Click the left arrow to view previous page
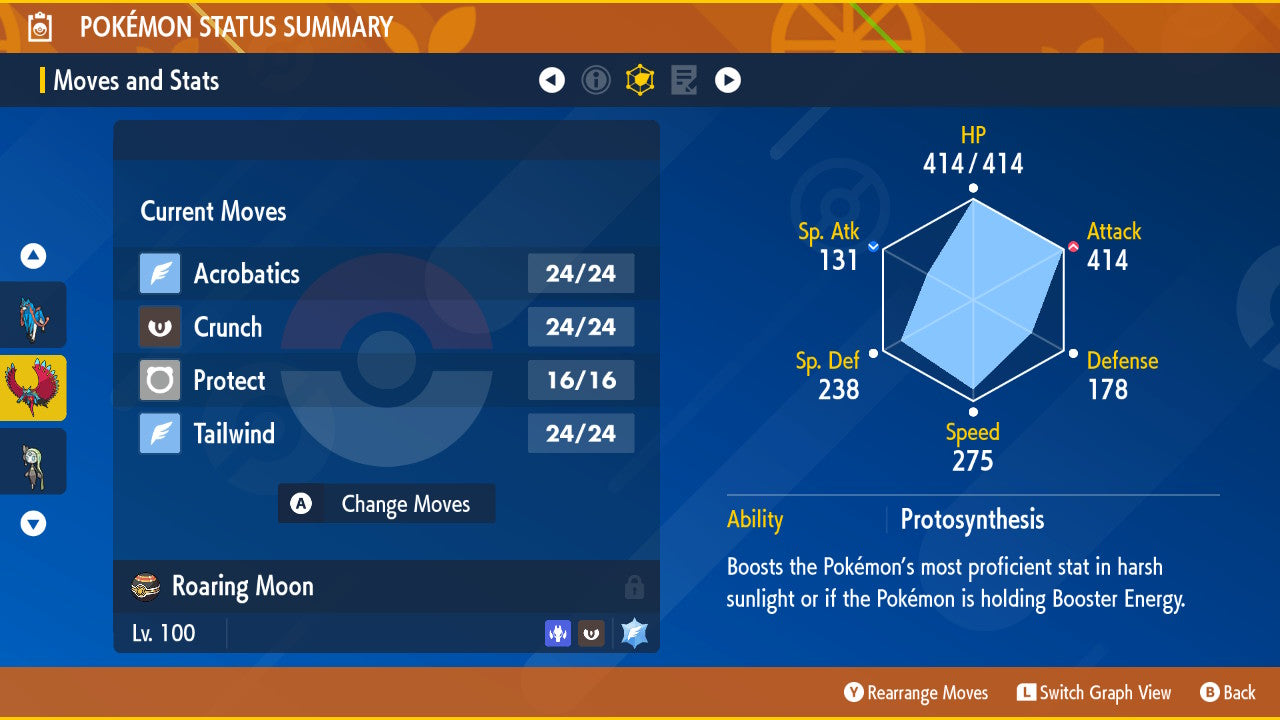The width and height of the screenshot is (1280, 720). [552, 80]
